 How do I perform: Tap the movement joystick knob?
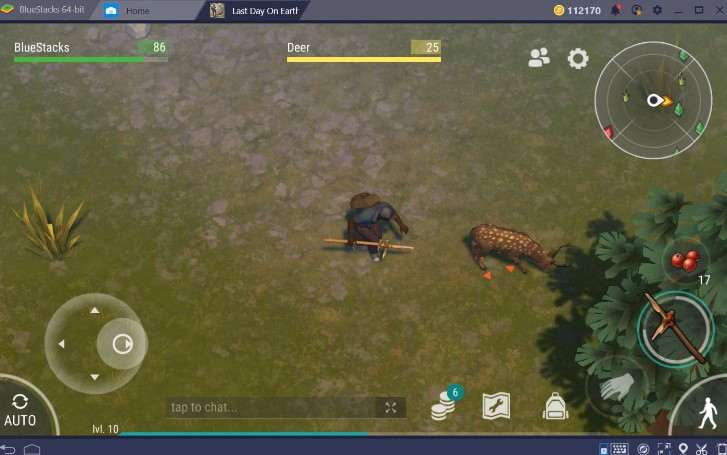pos(121,344)
